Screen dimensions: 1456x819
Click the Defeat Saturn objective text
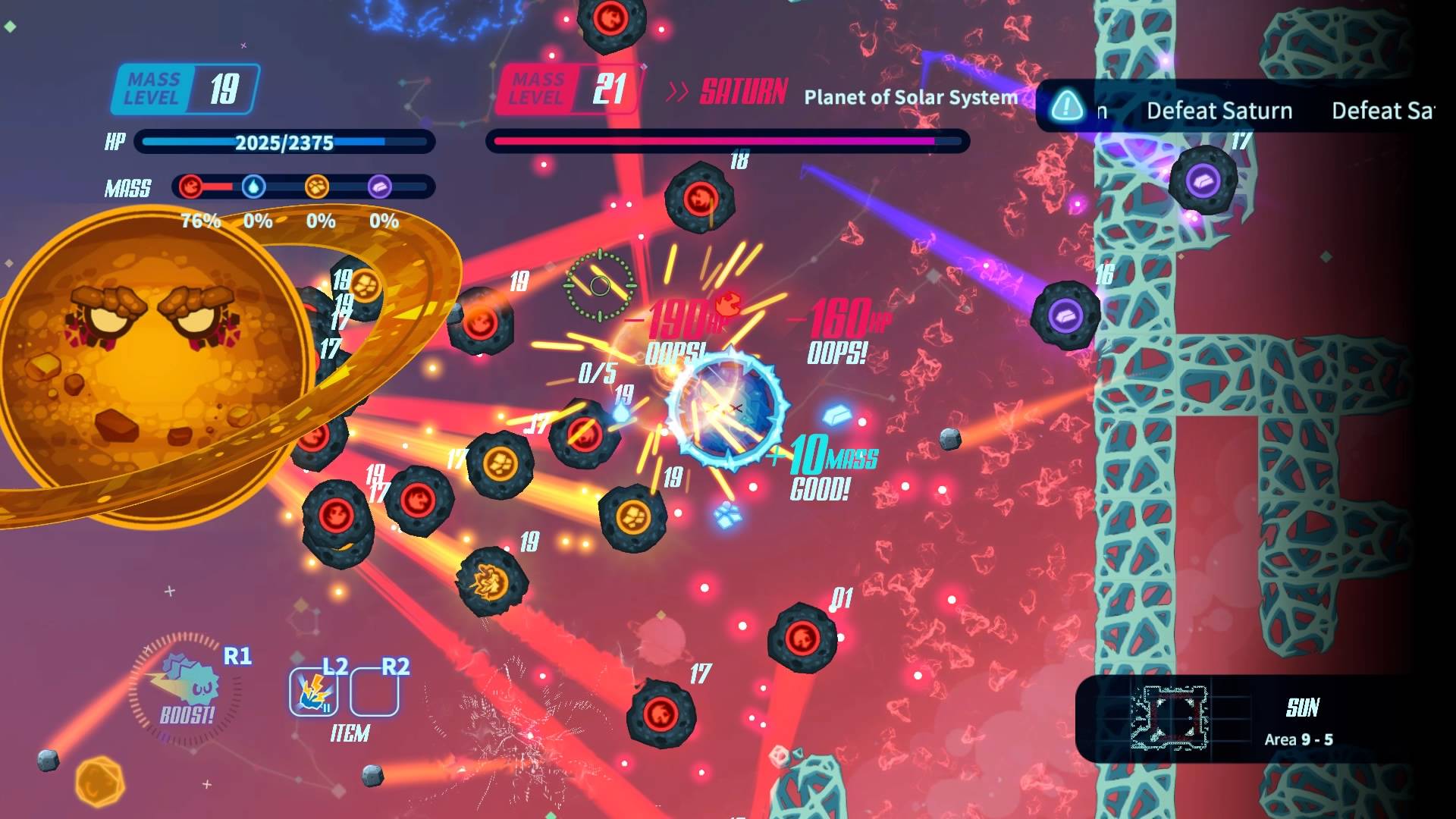[1219, 111]
